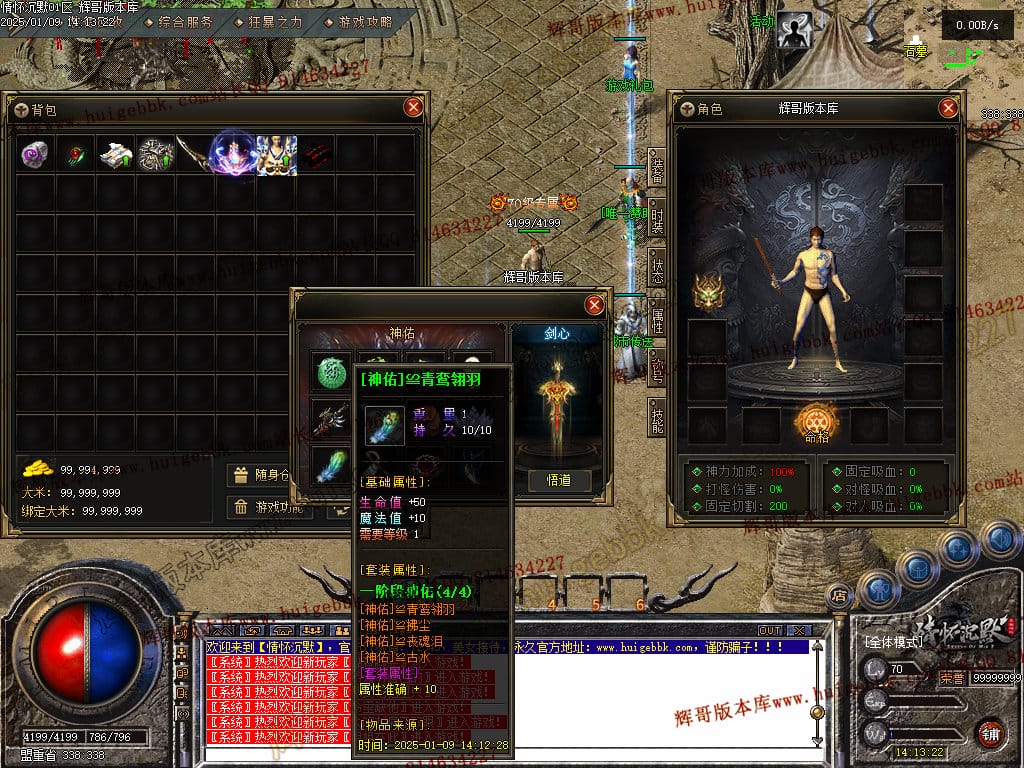Click the 悟道 button under 剑心

pyautogui.click(x=560, y=480)
